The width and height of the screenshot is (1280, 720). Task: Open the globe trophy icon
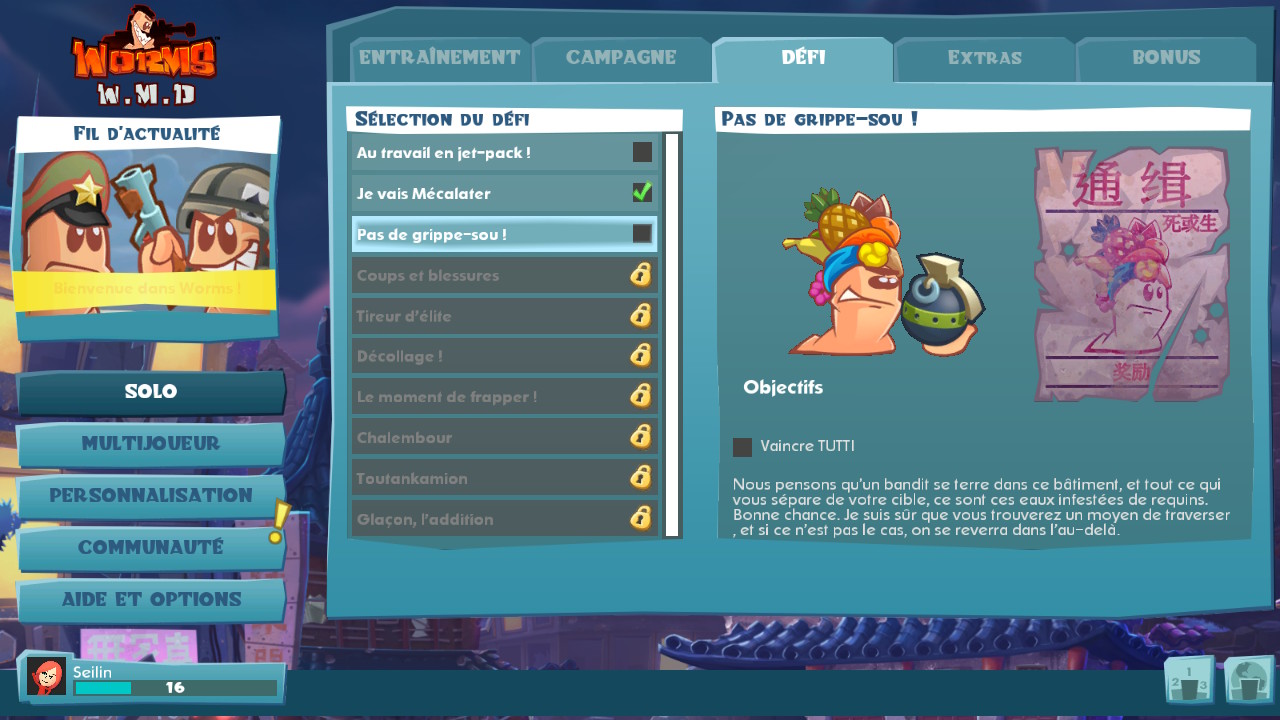[x=1248, y=681]
